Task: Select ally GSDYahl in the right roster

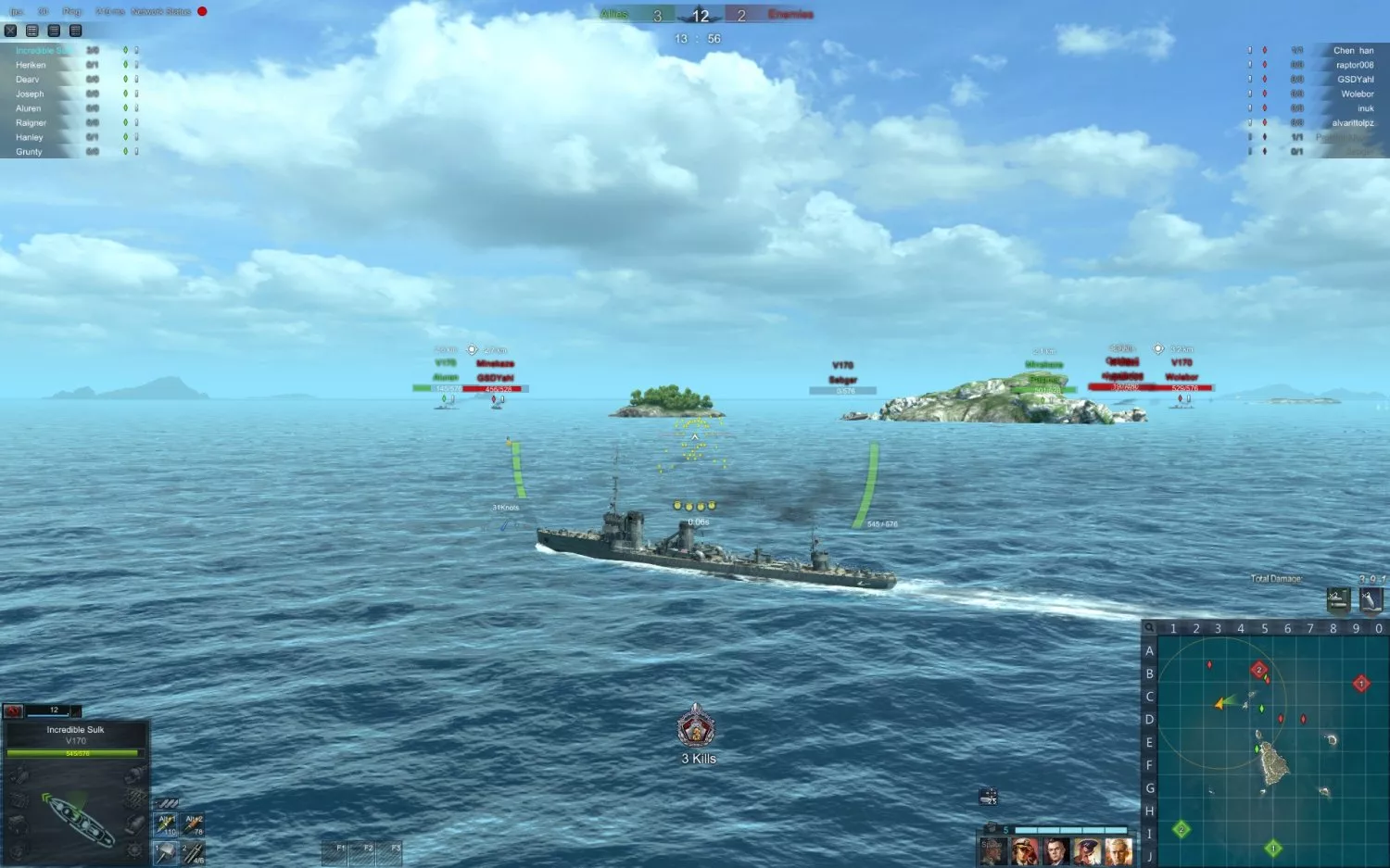Action: (x=1355, y=79)
